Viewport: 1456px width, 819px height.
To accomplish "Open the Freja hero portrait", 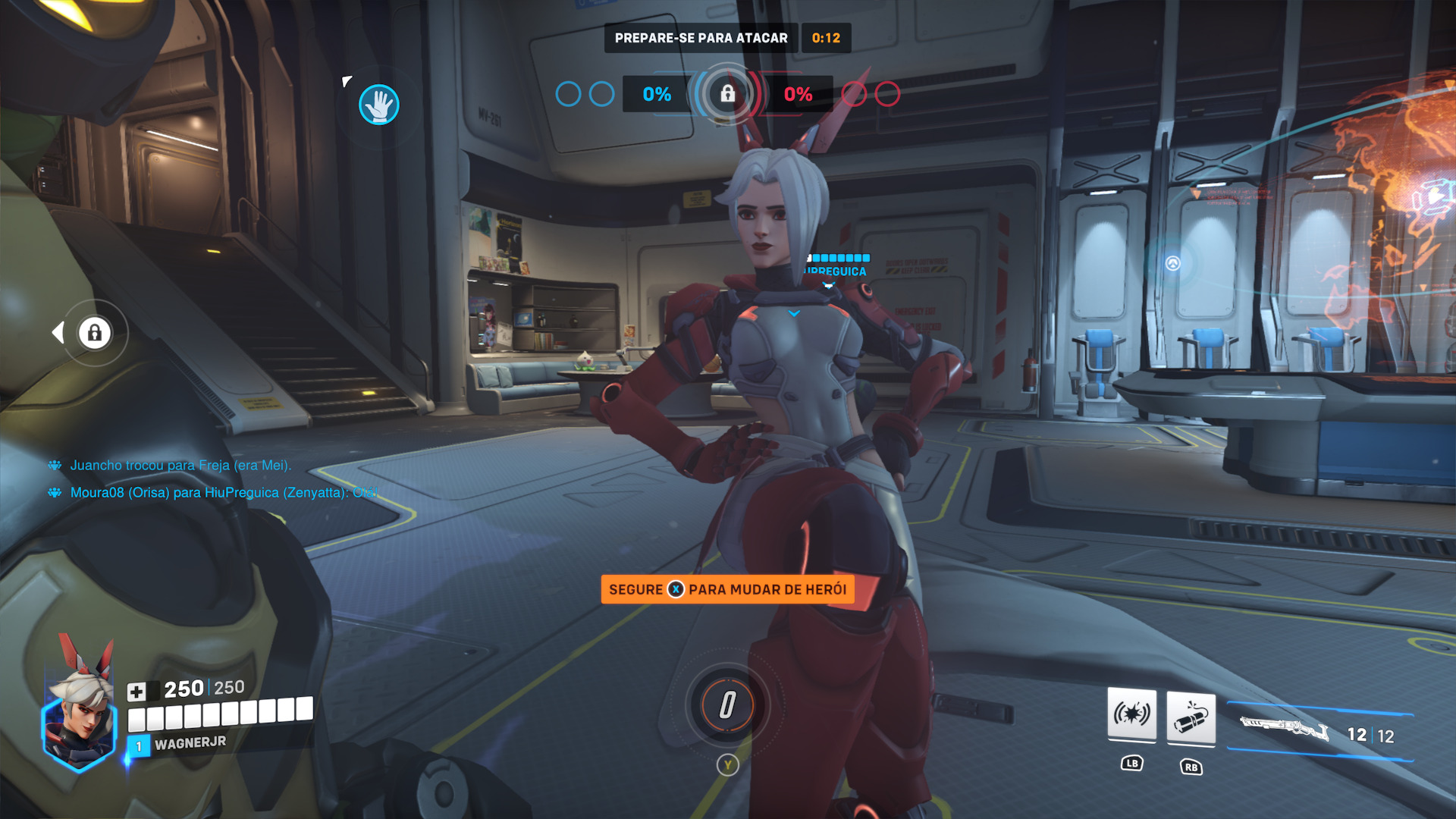I will click(80, 715).
